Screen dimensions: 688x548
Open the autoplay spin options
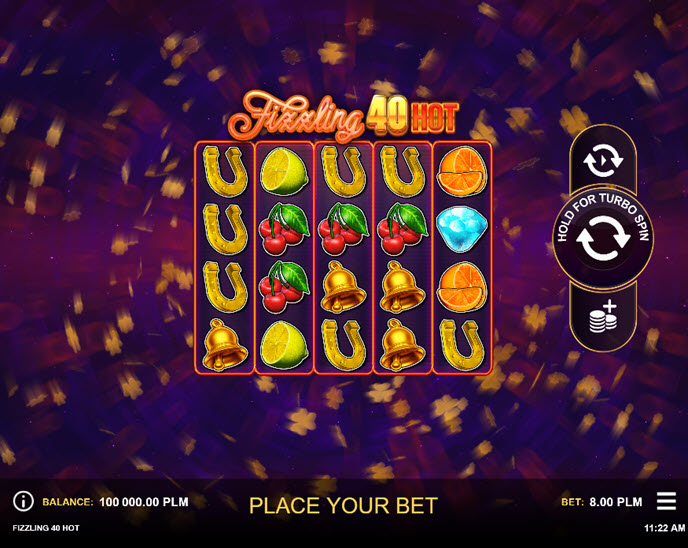(x=602, y=159)
